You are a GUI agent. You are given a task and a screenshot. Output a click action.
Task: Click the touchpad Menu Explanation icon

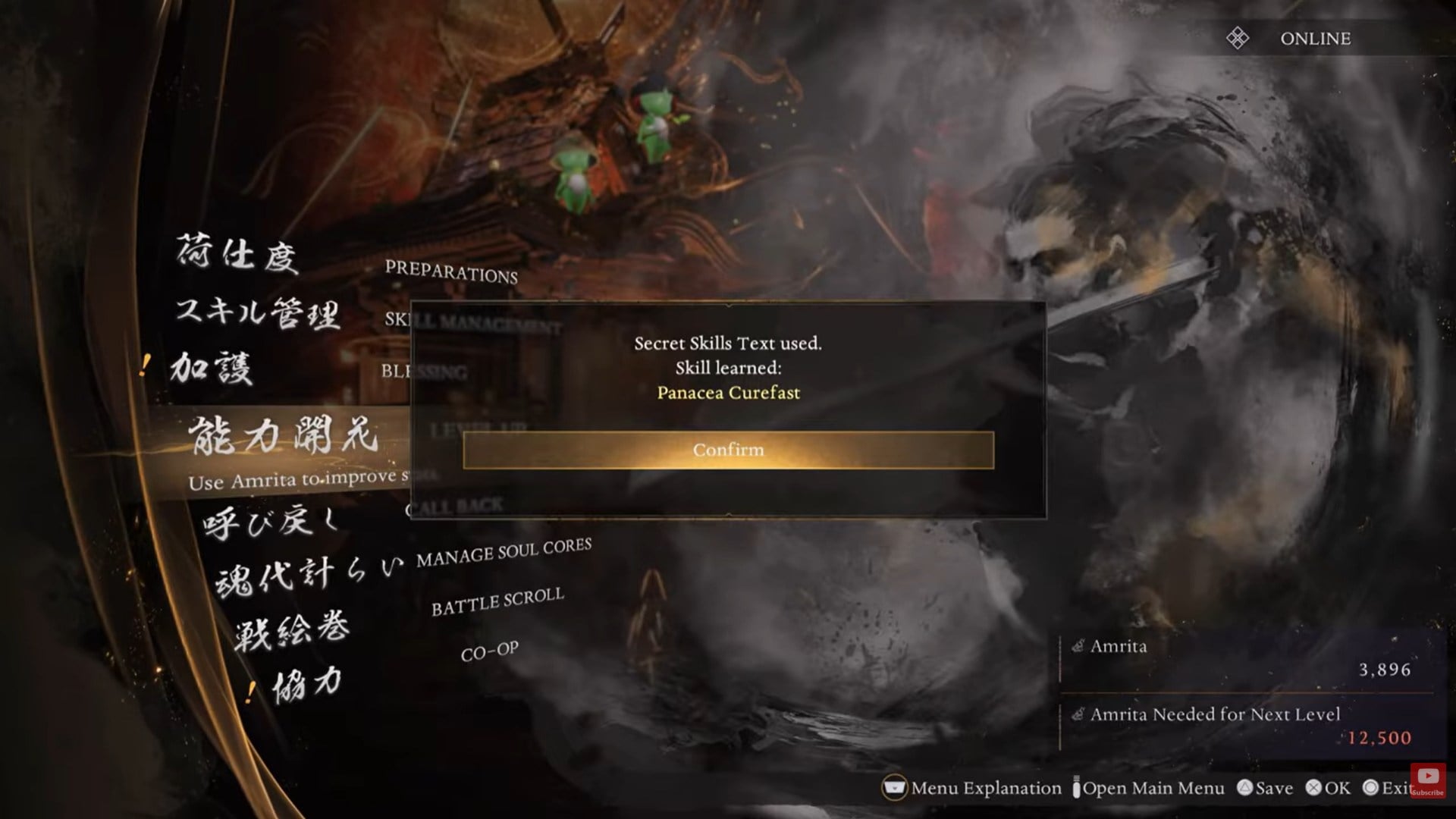pyautogui.click(x=895, y=788)
